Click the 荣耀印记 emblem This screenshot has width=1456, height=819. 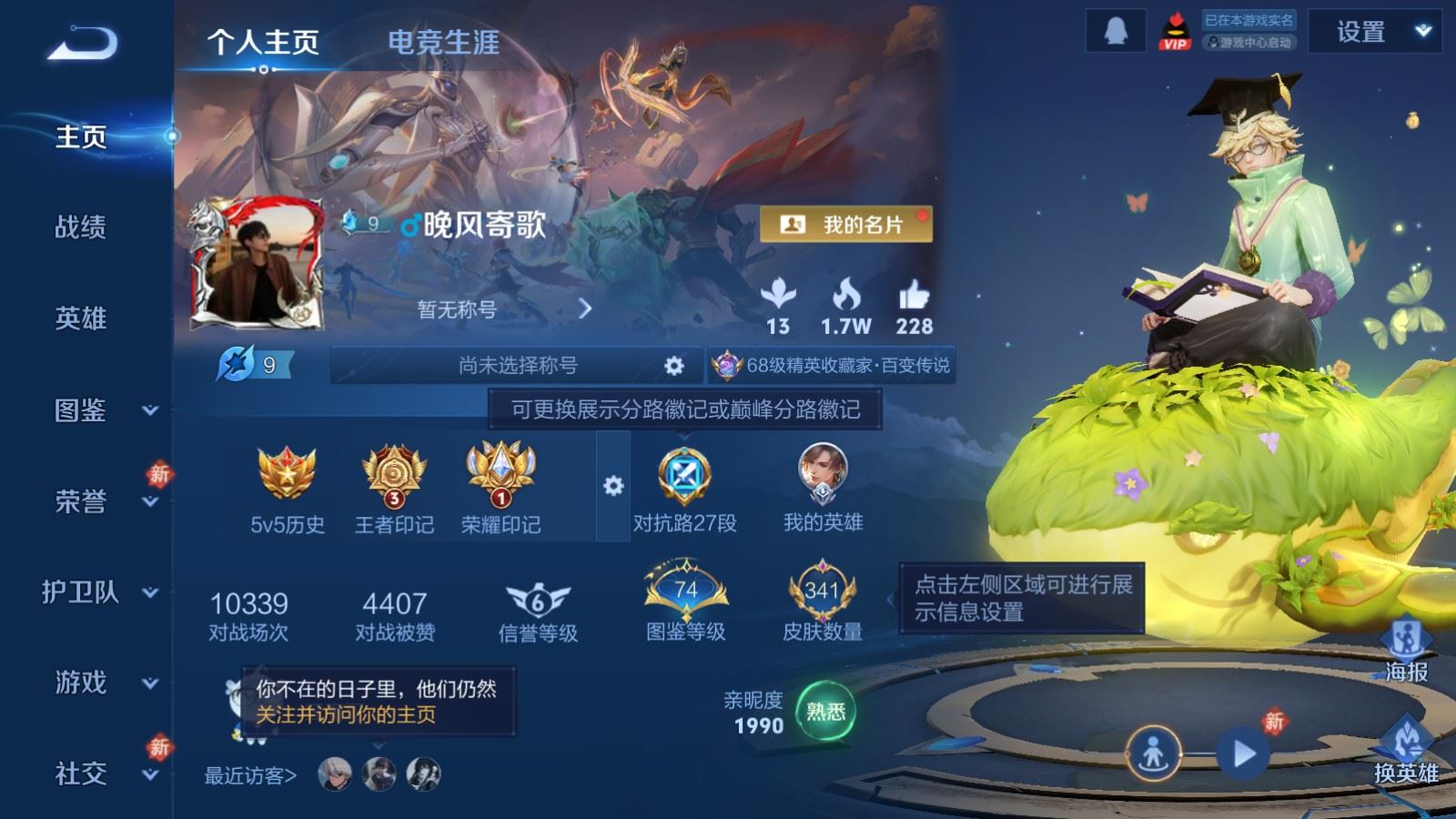click(501, 478)
